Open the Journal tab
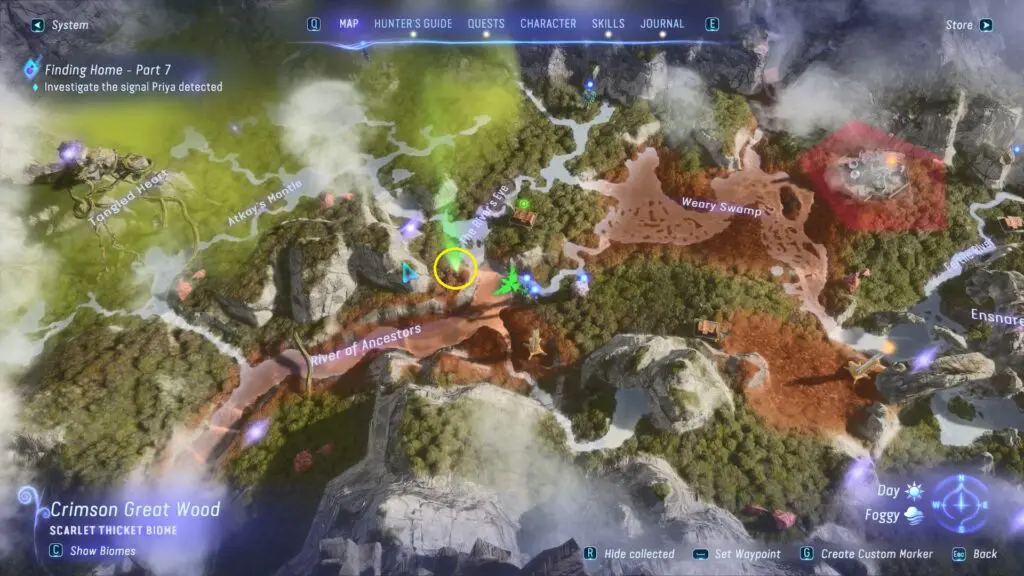Image resolution: width=1024 pixels, height=576 pixels. [662, 24]
